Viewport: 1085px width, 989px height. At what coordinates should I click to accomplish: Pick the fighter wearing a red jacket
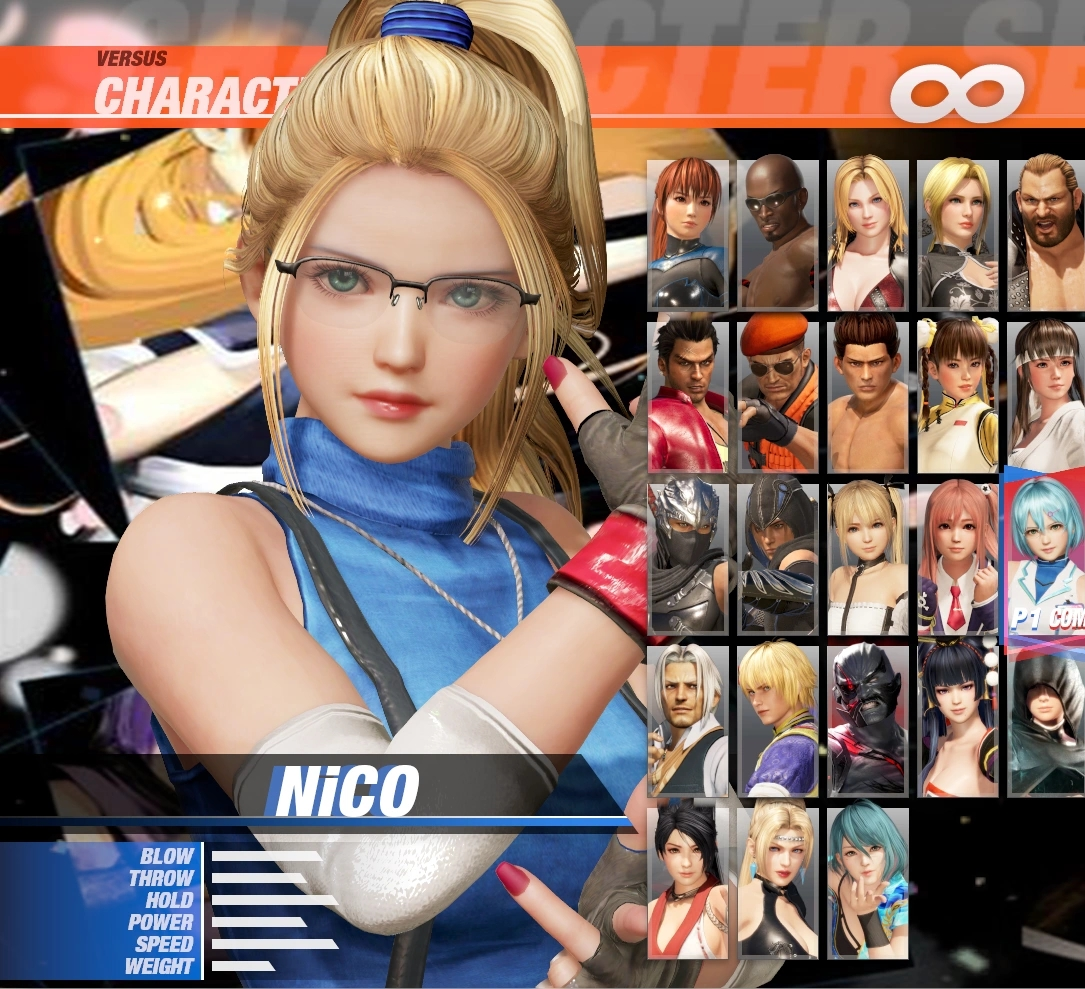pos(687,396)
